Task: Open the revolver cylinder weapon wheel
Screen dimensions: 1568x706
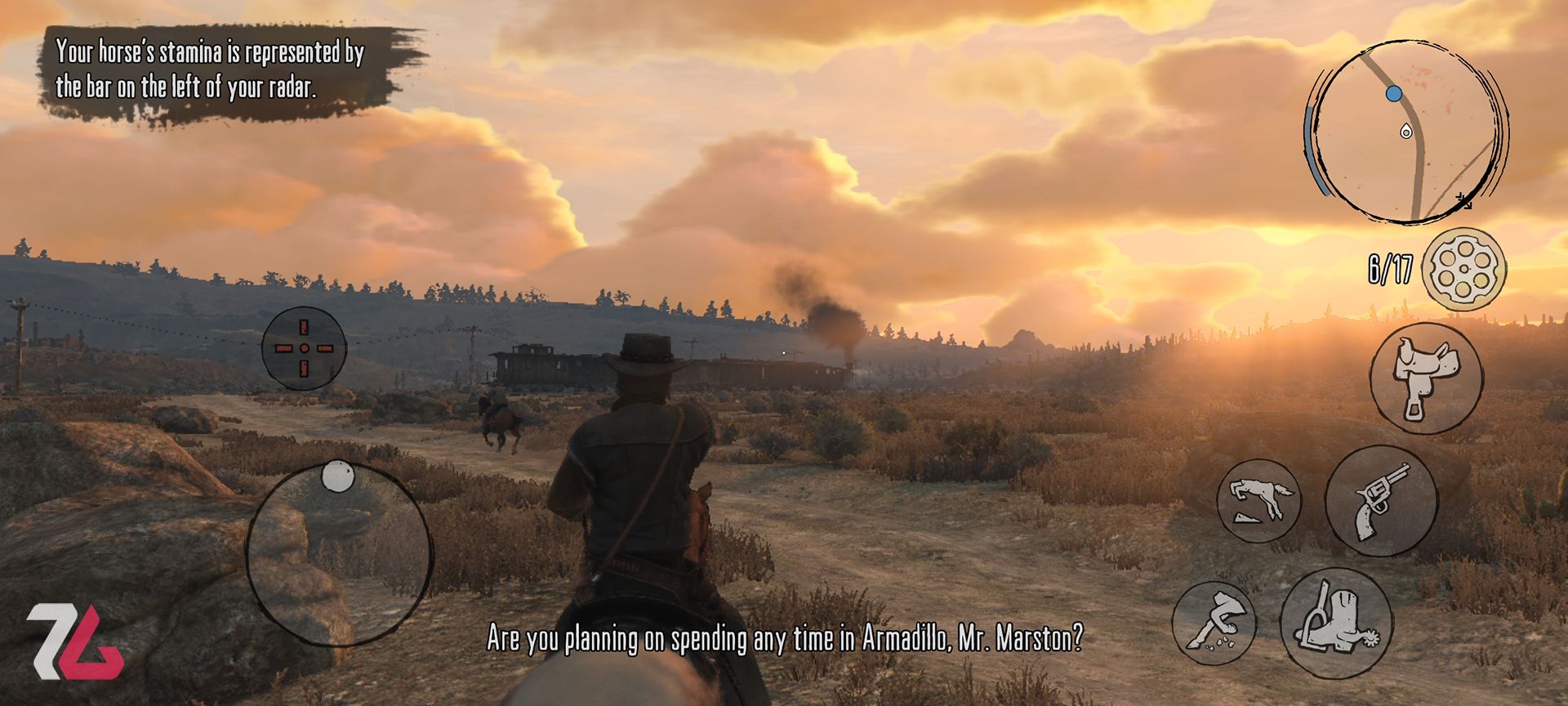Action: (1464, 270)
